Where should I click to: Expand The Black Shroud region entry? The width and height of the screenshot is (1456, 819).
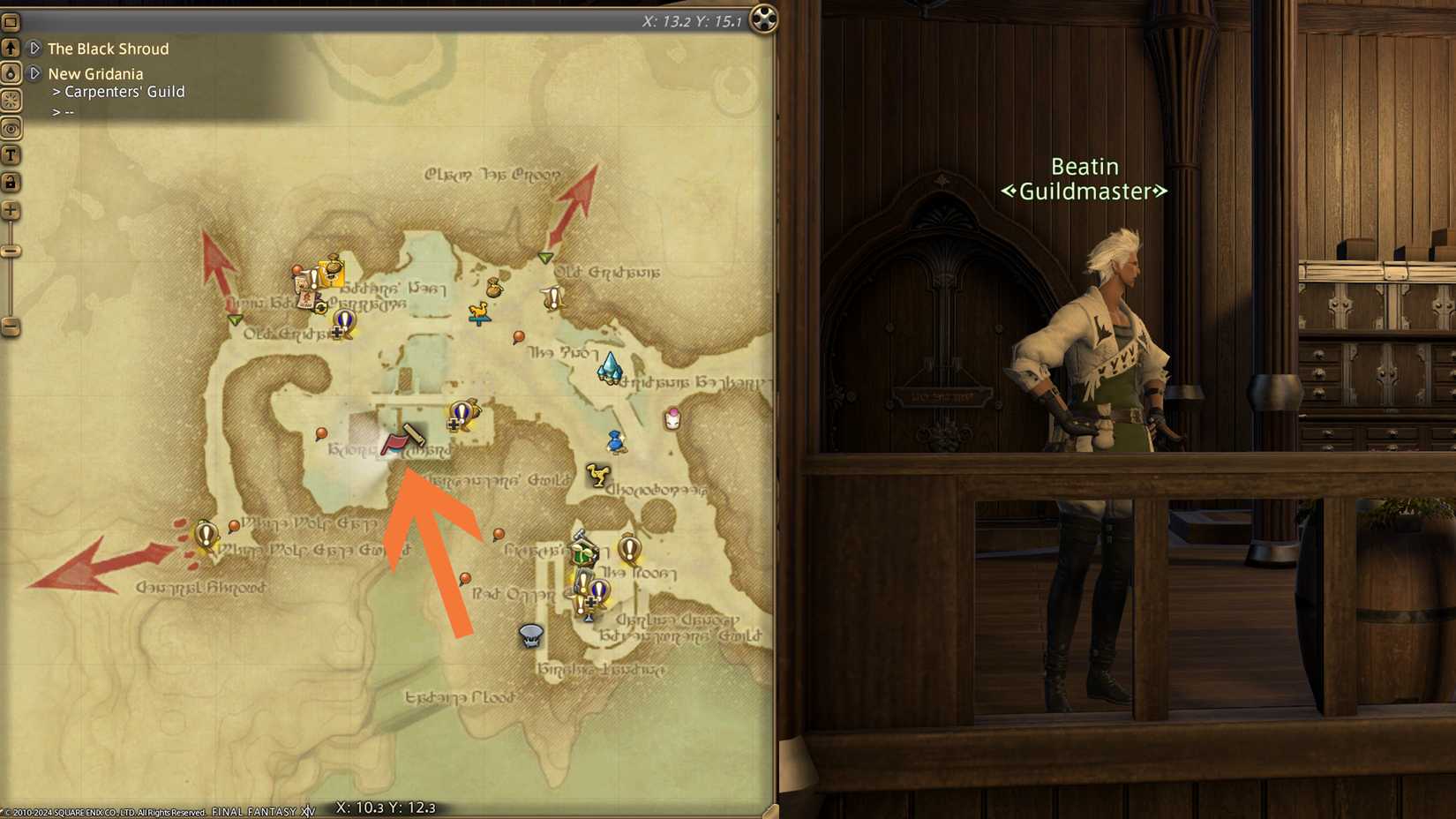35,49
